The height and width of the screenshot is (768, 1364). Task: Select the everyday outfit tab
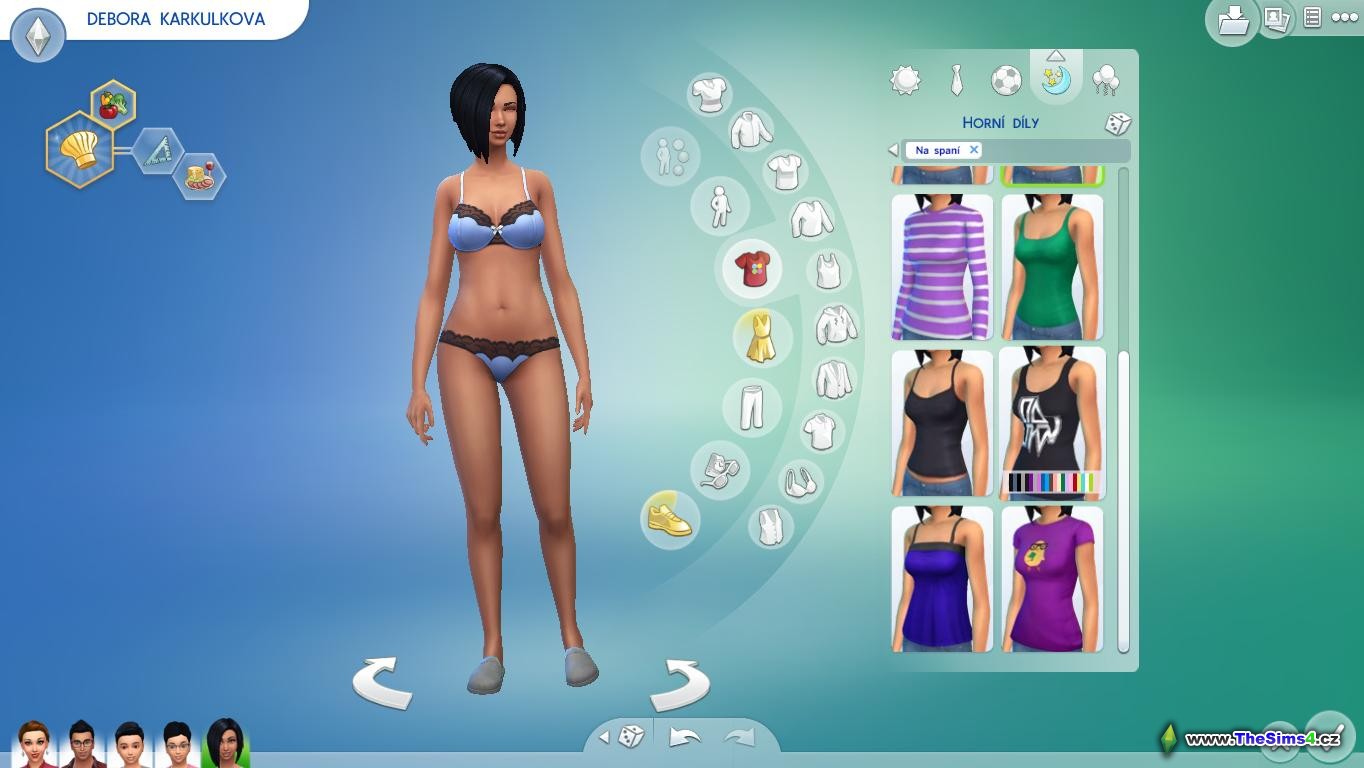tap(905, 80)
